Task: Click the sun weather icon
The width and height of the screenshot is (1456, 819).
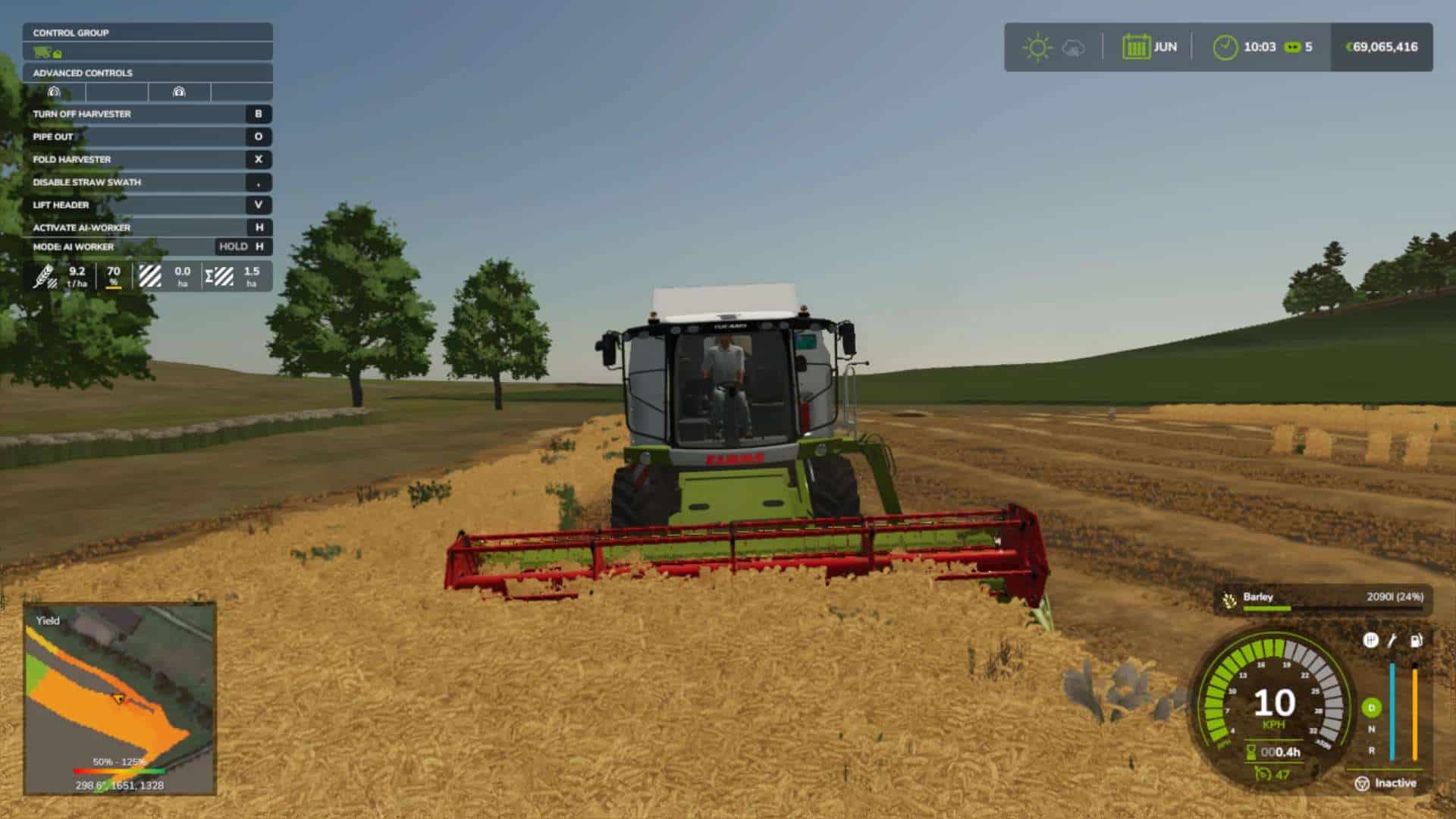Action: tap(1037, 46)
